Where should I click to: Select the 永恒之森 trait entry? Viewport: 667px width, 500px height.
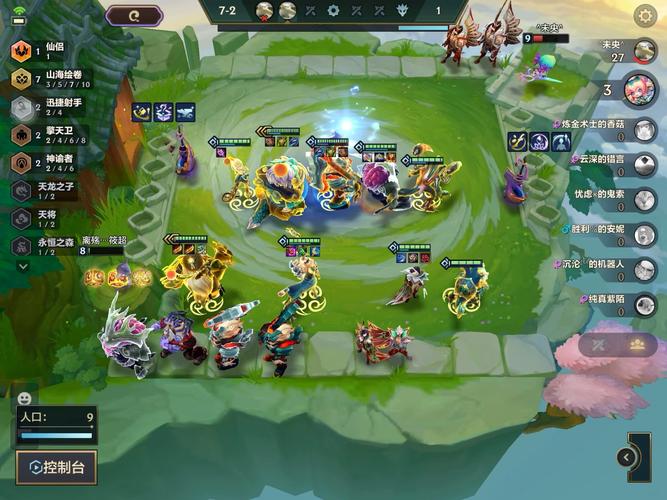tap(50, 246)
